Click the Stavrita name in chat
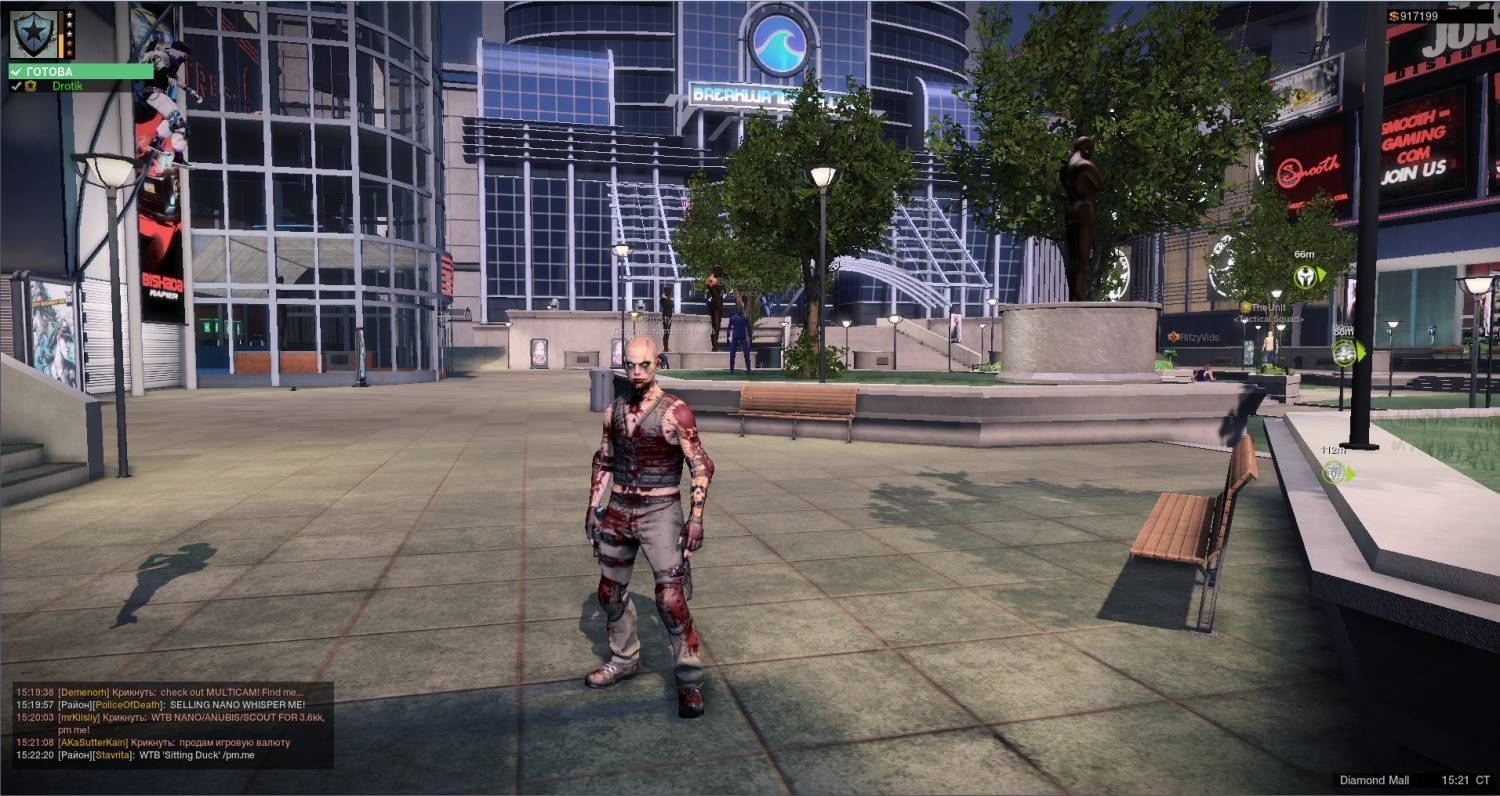This screenshot has width=1500, height=796. click(x=115, y=755)
